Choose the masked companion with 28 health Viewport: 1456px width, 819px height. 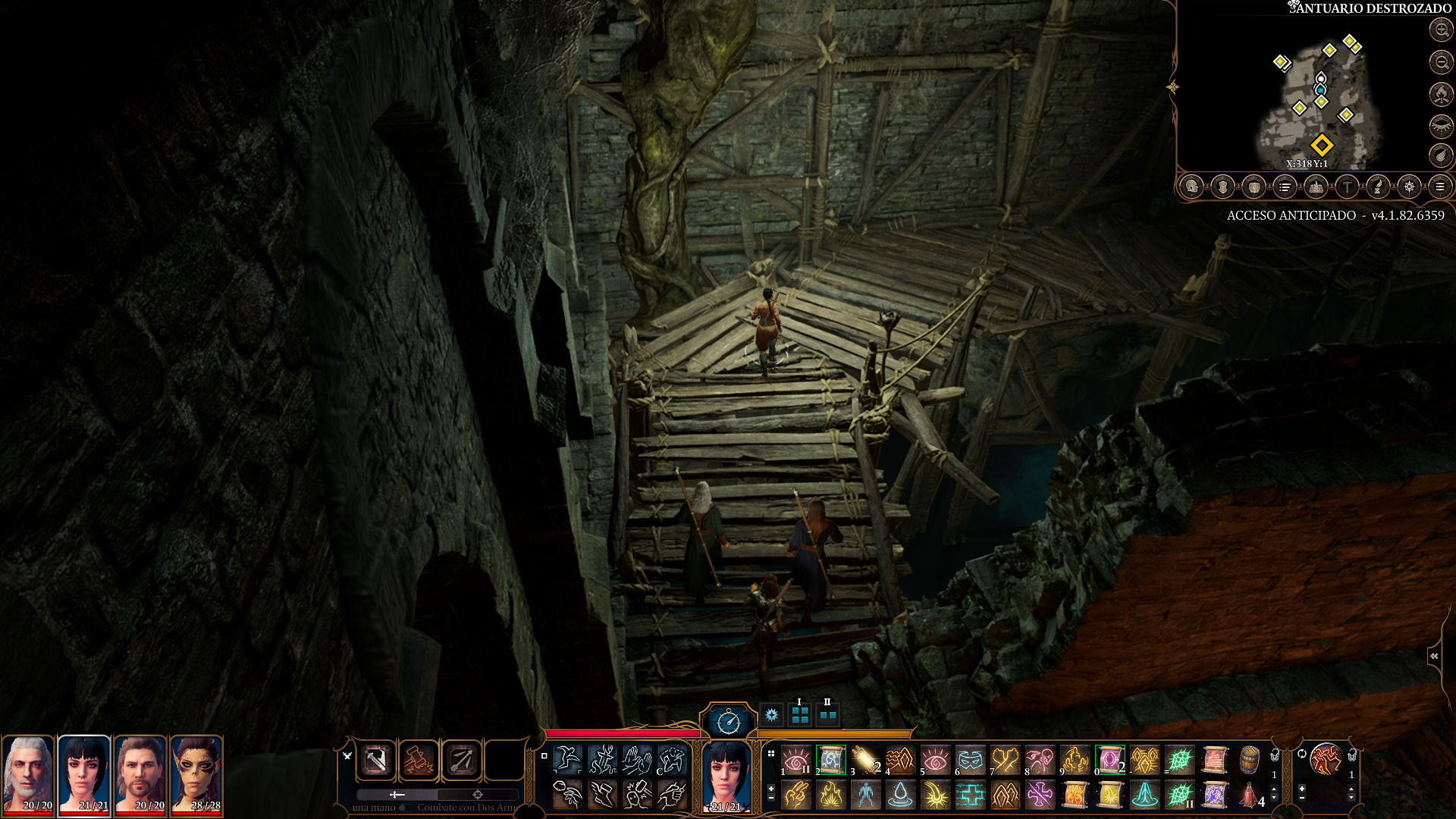coord(196,773)
